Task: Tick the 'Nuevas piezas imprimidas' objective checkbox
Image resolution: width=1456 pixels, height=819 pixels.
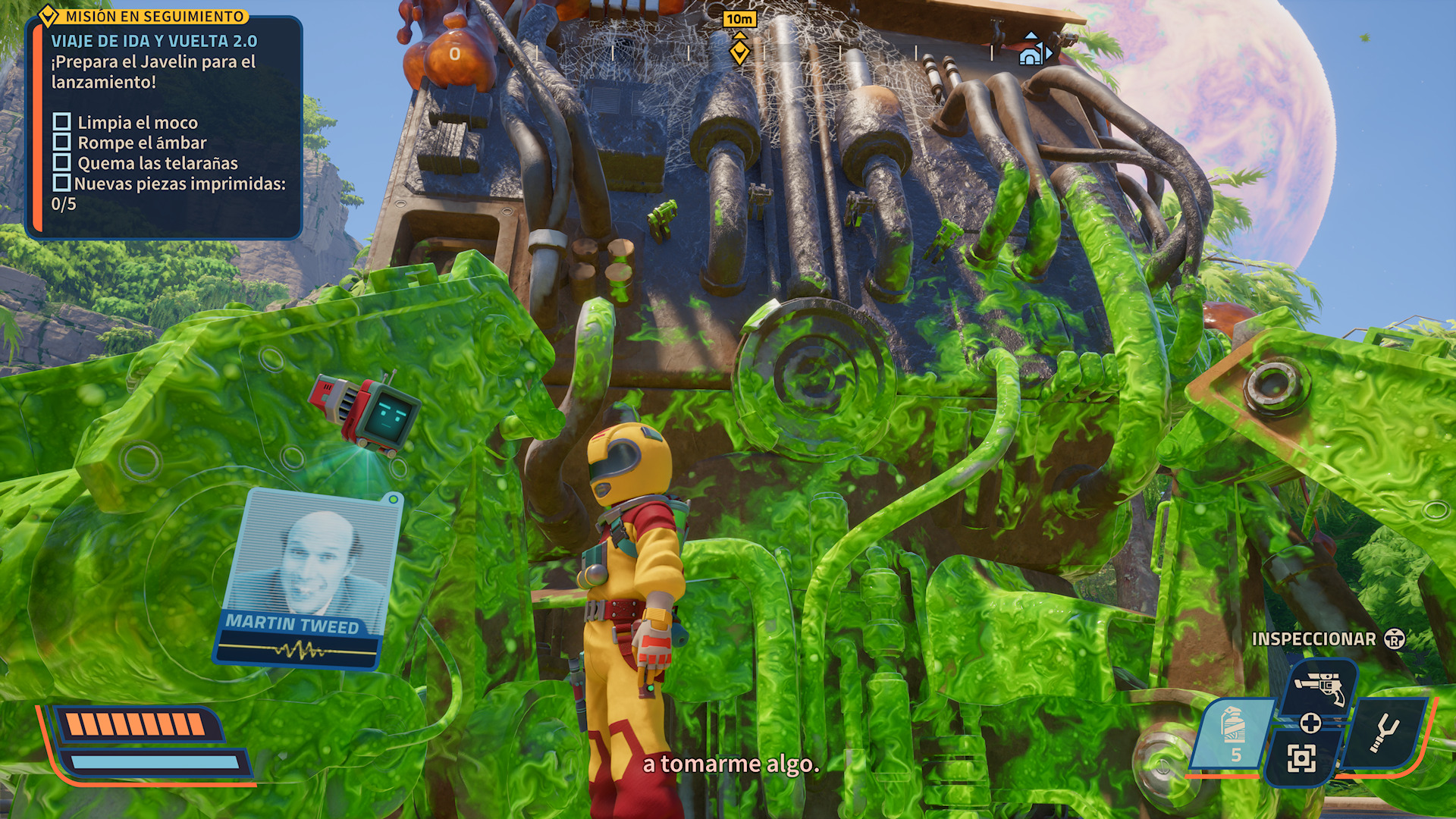Action: pyautogui.click(x=62, y=184)
